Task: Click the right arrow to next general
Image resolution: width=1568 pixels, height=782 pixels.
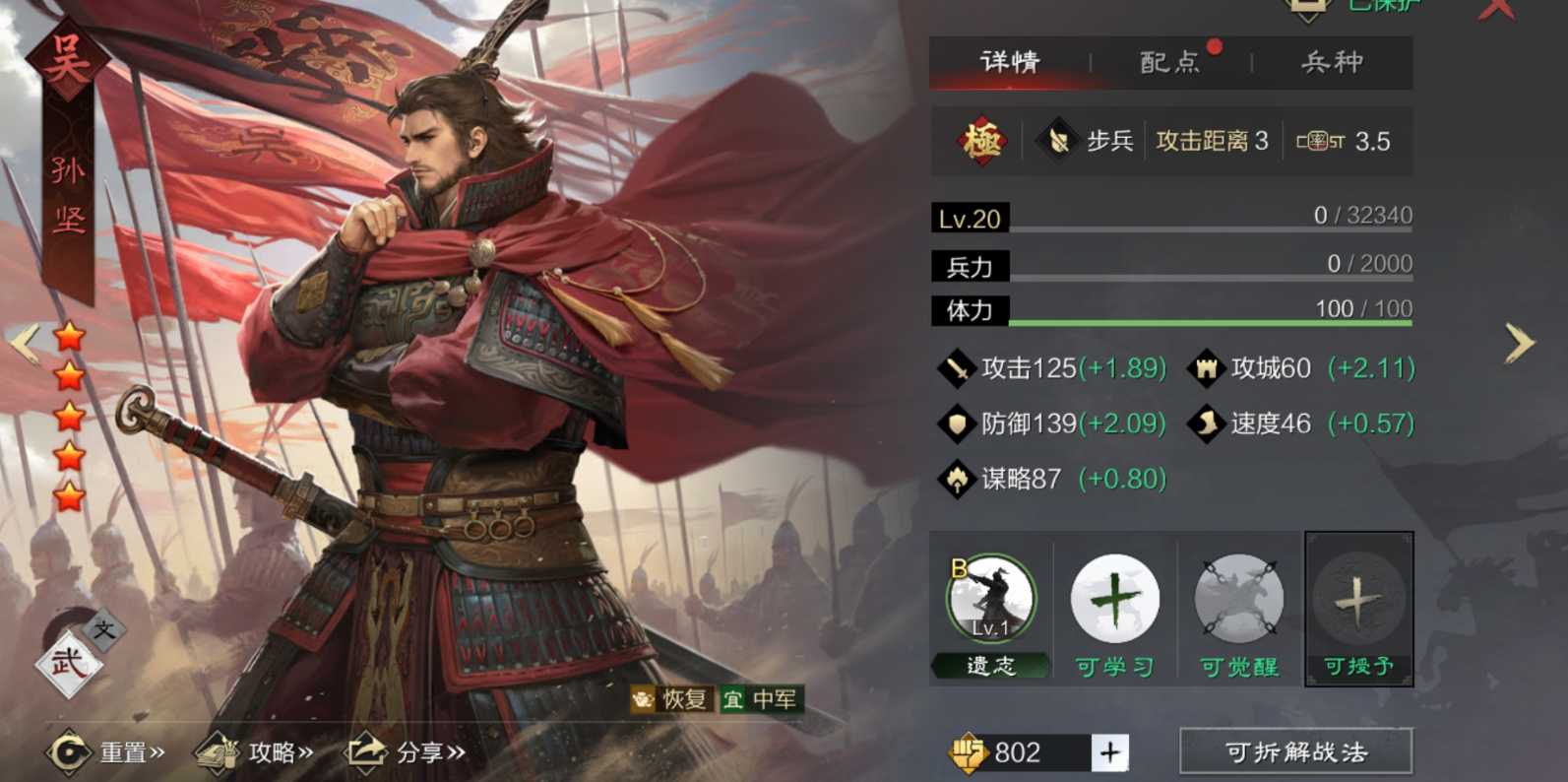Action: [x=1519, y=342]
